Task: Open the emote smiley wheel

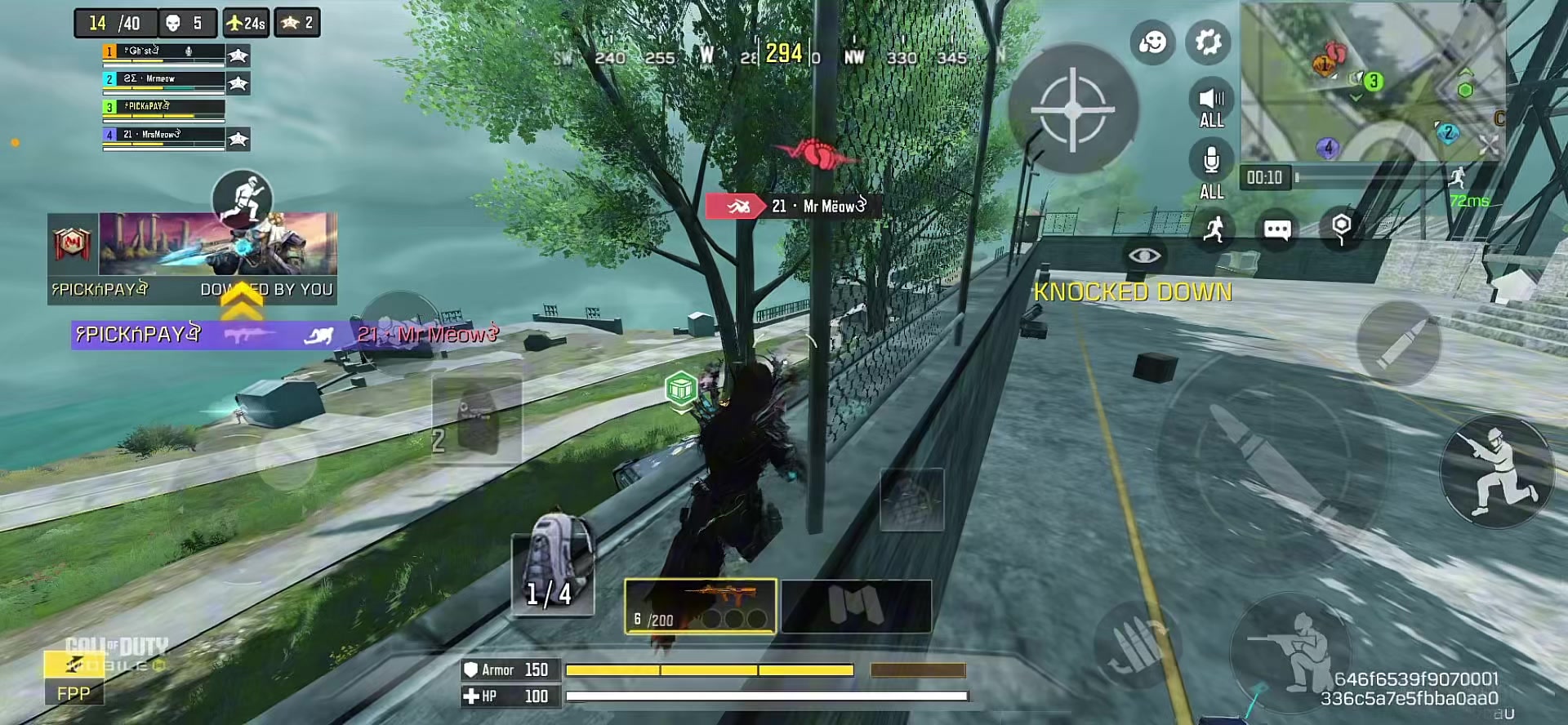Action: click(1152, 42)
